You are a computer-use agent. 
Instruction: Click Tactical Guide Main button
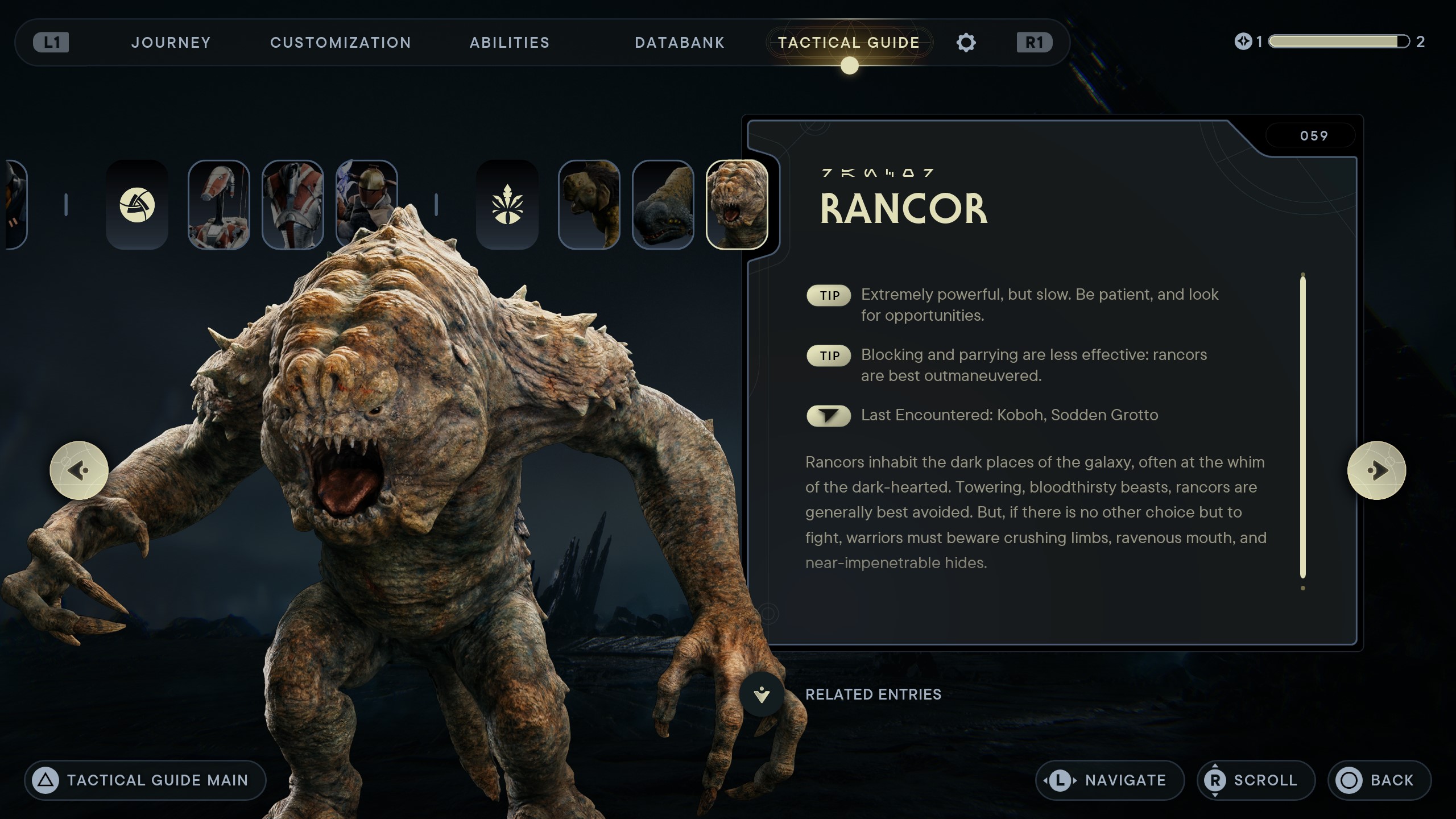point(146,780)
